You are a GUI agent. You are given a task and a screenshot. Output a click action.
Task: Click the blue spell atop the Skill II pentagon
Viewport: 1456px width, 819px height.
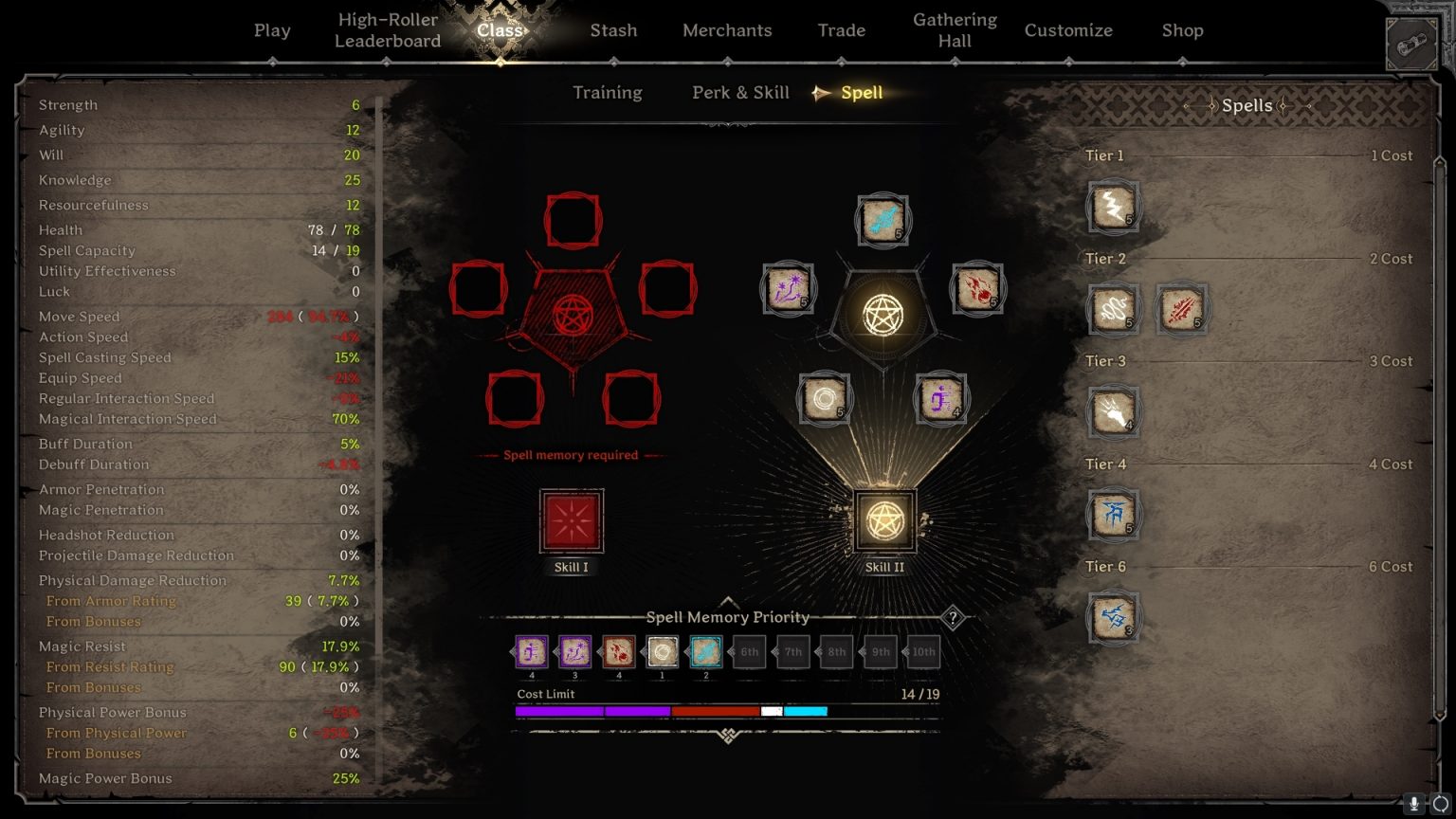(x=883, y=219)
